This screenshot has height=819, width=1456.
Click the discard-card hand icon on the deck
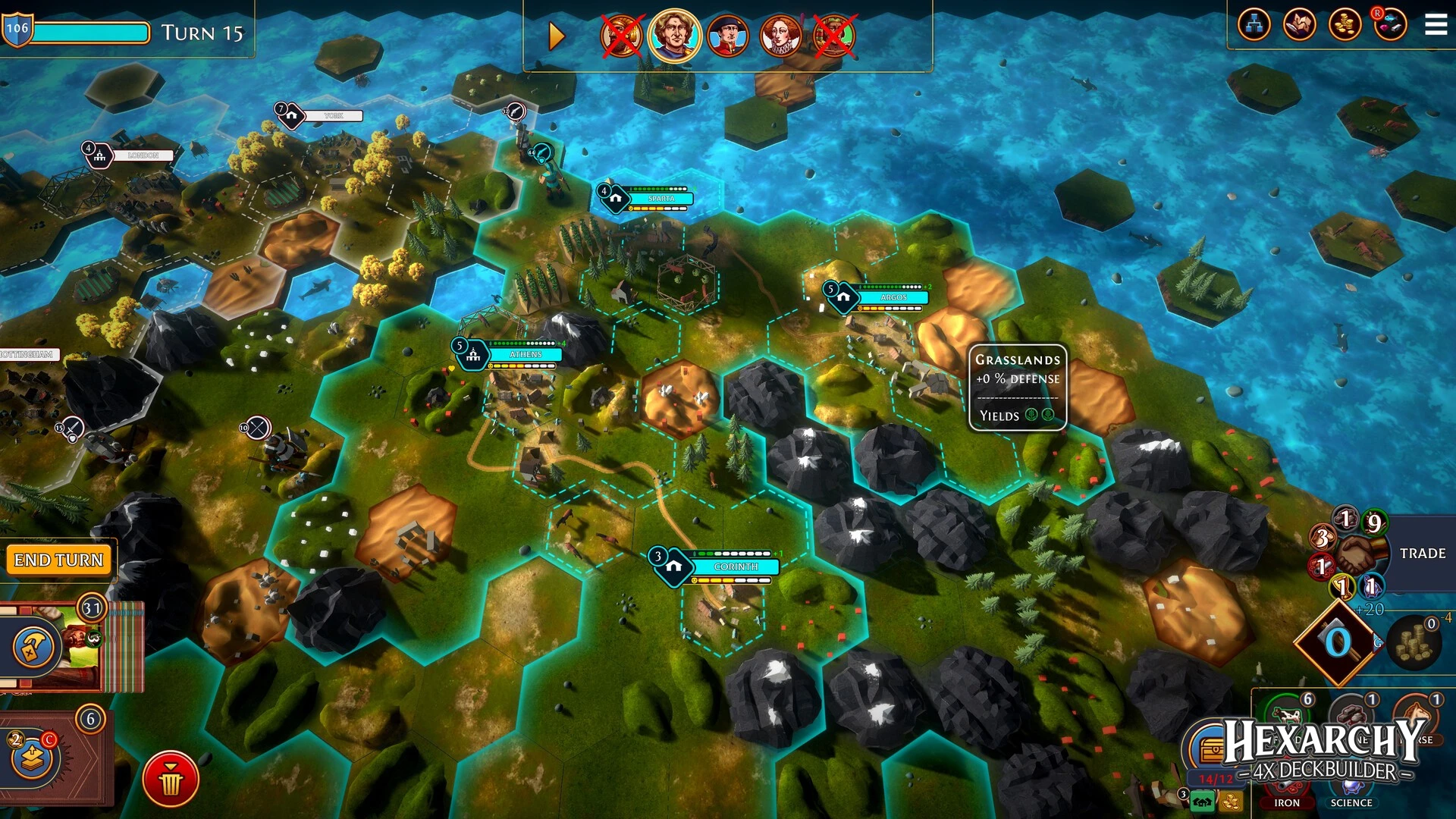33,647
